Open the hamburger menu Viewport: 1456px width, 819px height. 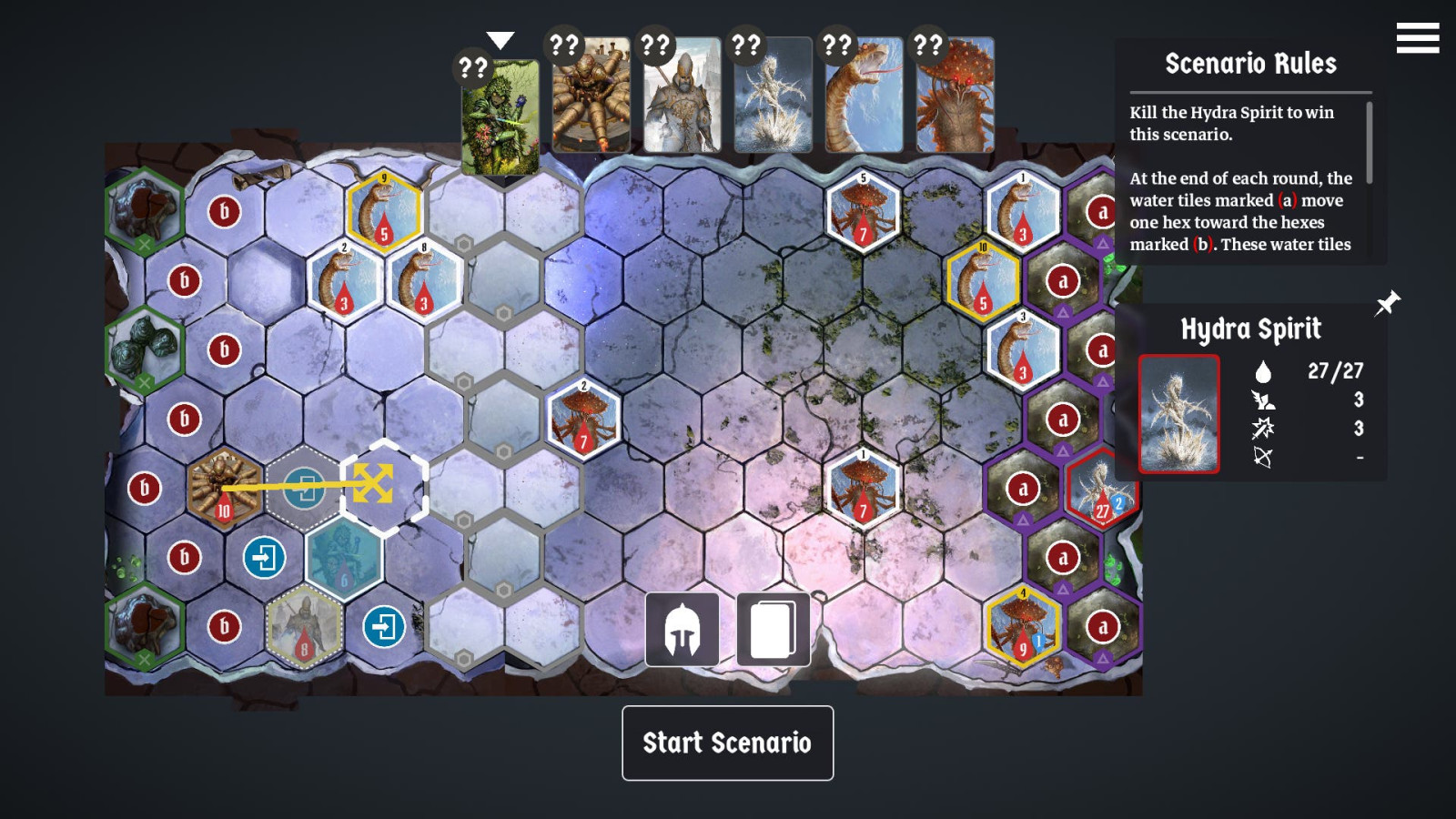1417,38
